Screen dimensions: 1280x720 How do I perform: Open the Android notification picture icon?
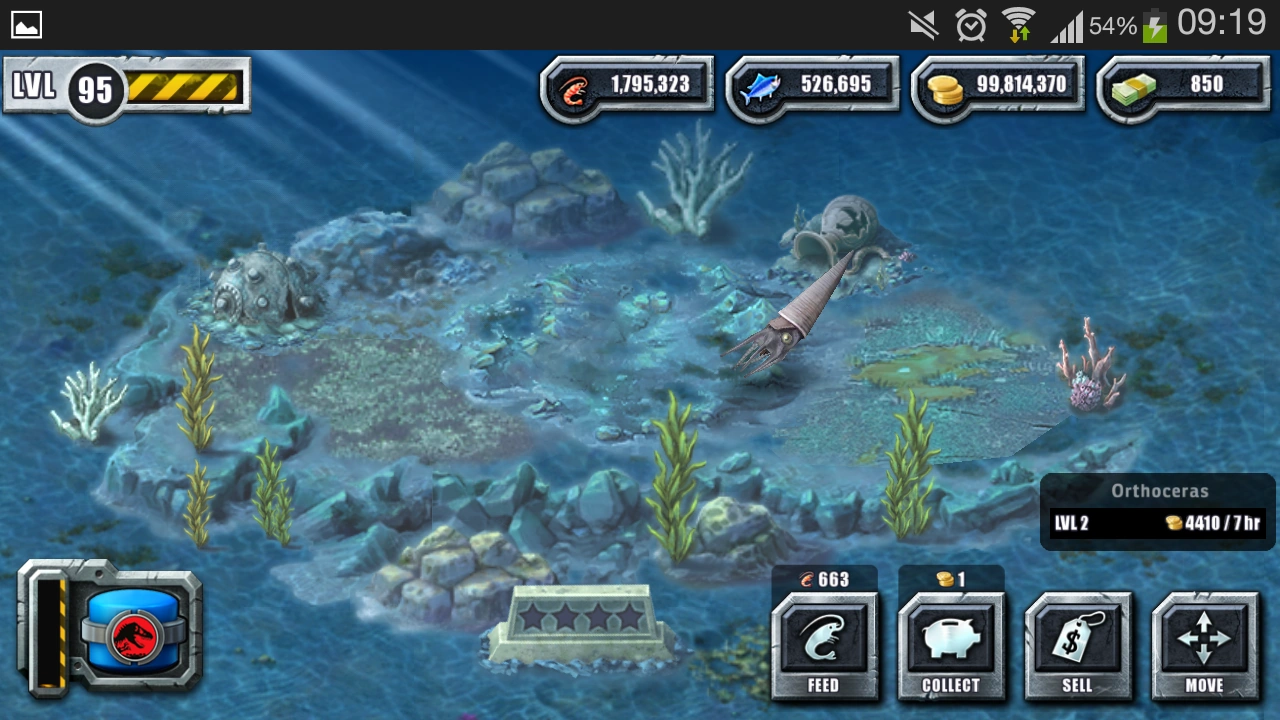pyautogui.click(x=26, y=24)
